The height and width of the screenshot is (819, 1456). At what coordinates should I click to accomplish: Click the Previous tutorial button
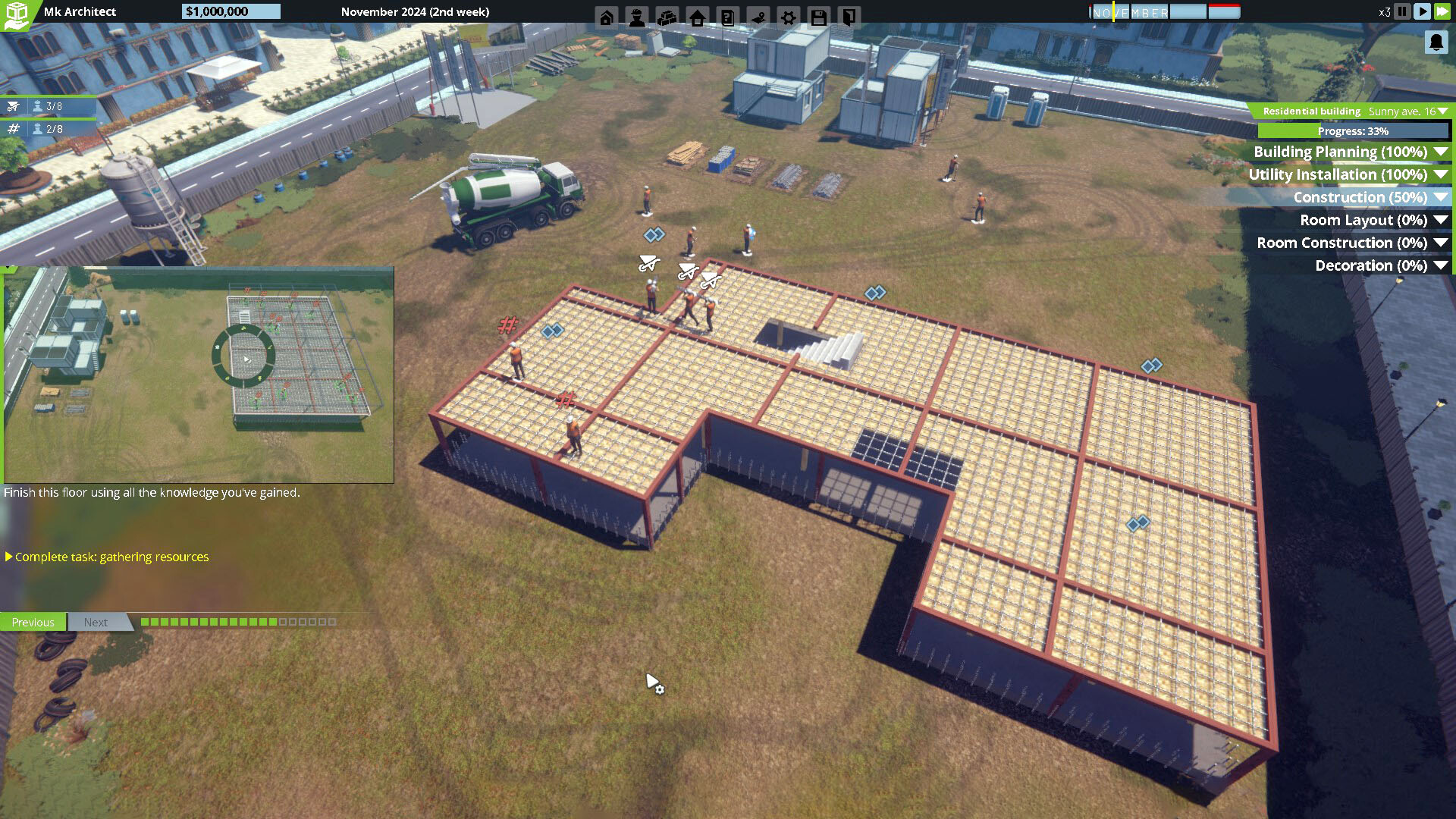pyautogui.click(x=33, y=622)
